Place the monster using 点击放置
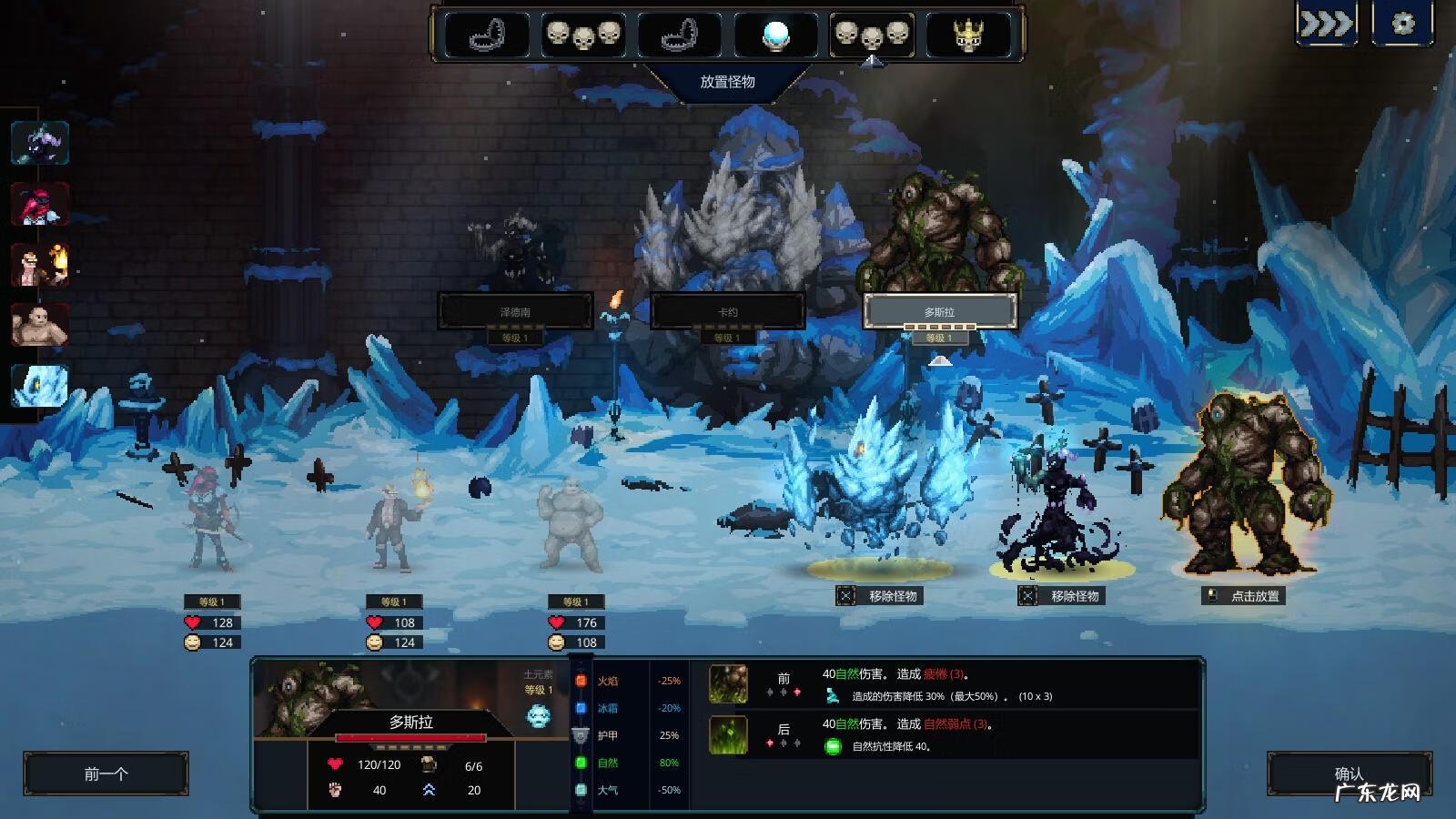The image size is (1456, 819). pyautogui.click(x=1245, y=596)
